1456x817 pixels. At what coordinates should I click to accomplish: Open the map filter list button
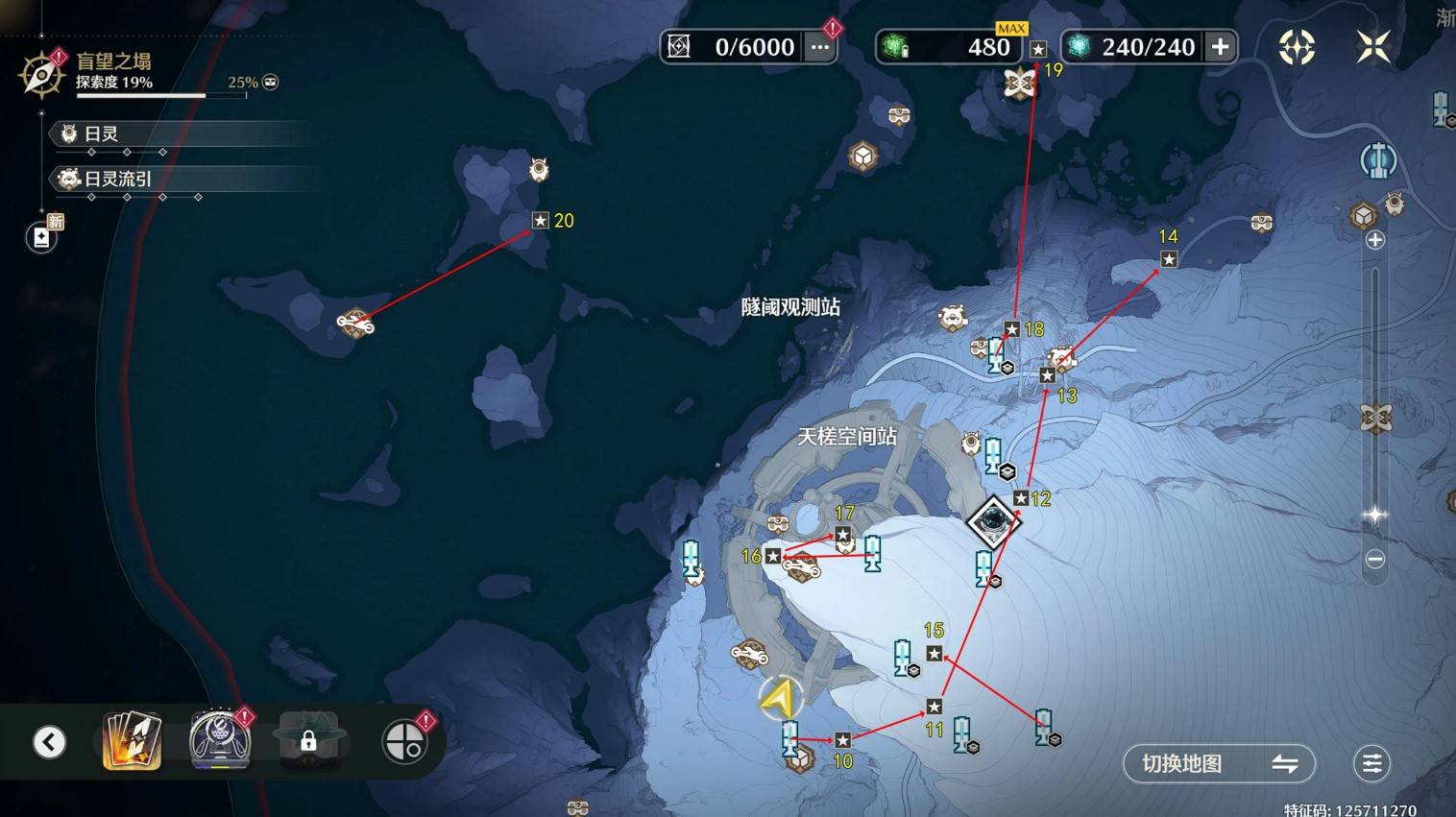[1371, 763]
